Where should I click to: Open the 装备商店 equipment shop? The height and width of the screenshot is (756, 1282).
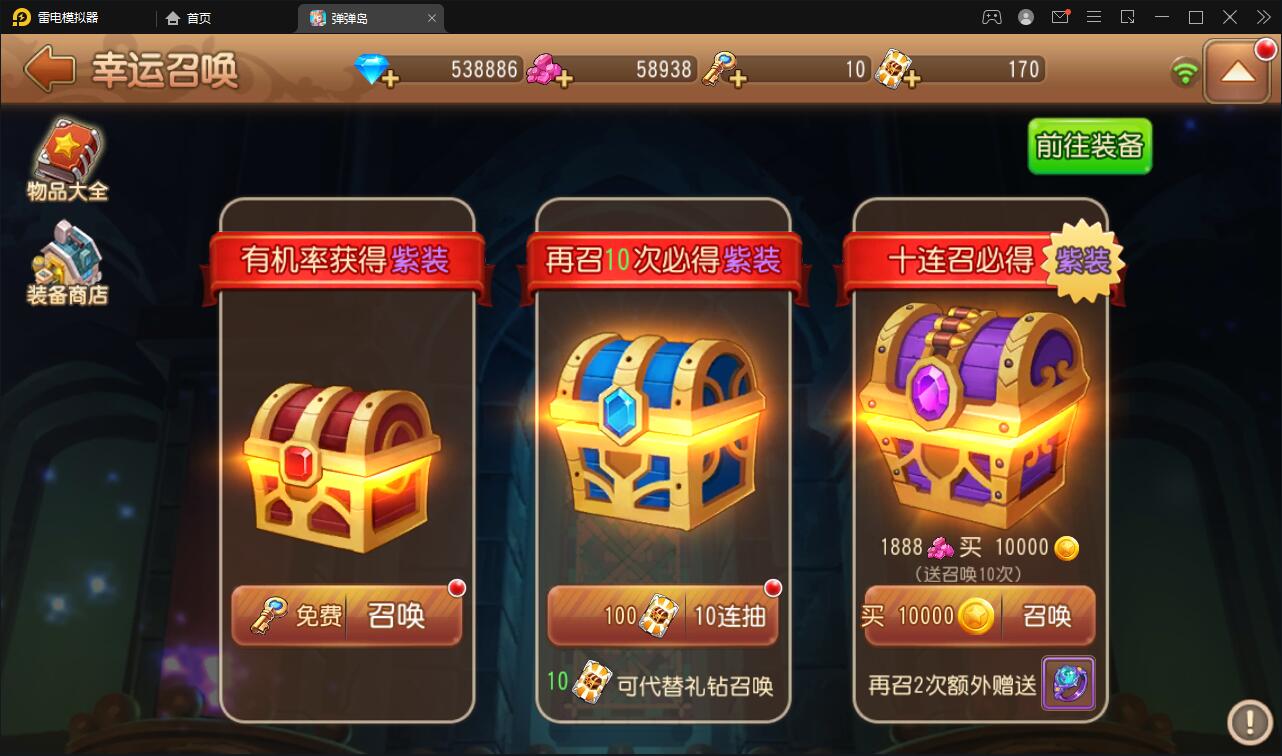pos(67,262)
